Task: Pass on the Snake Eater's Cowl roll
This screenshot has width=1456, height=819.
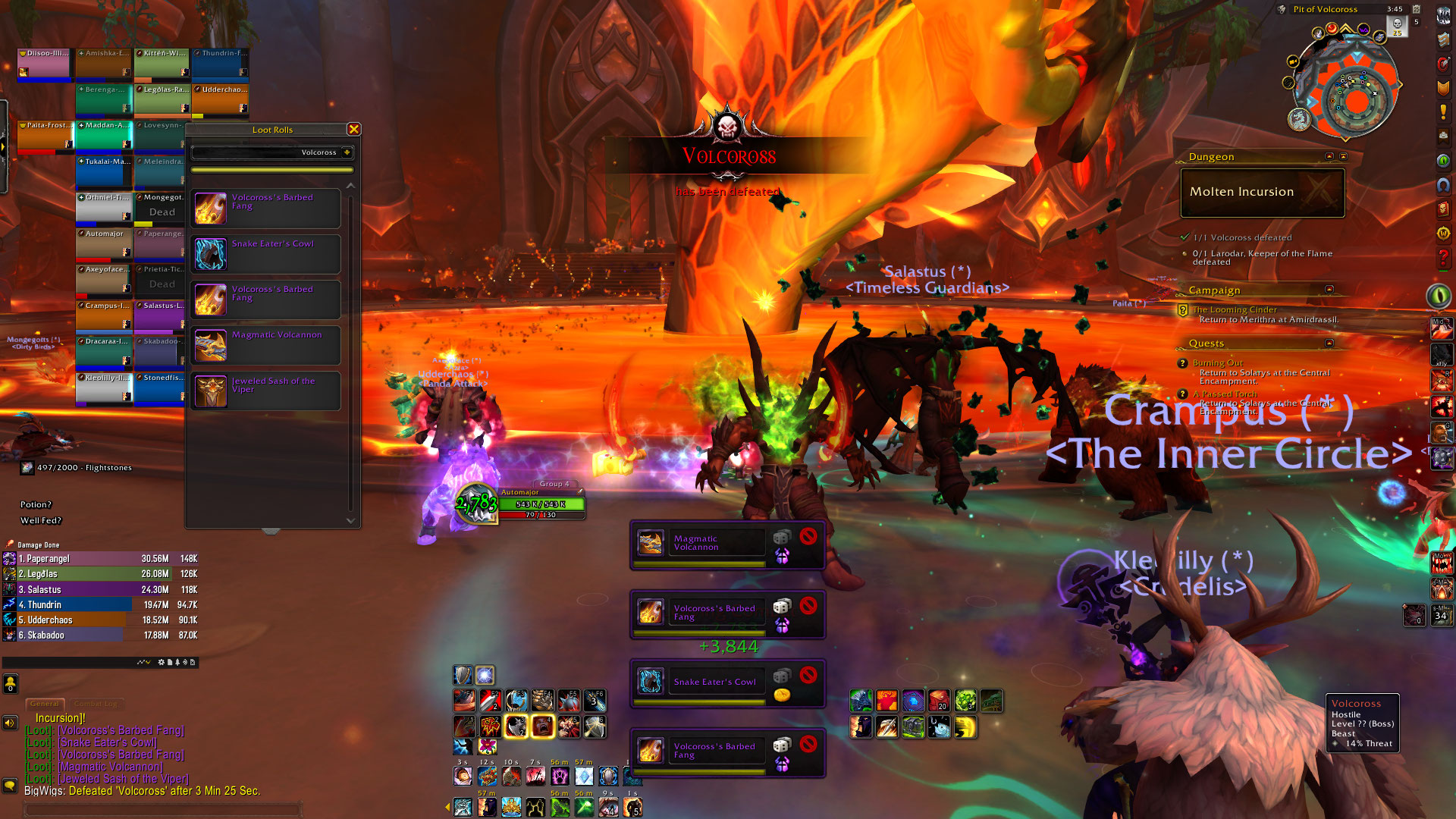Action: pos(808,674)
